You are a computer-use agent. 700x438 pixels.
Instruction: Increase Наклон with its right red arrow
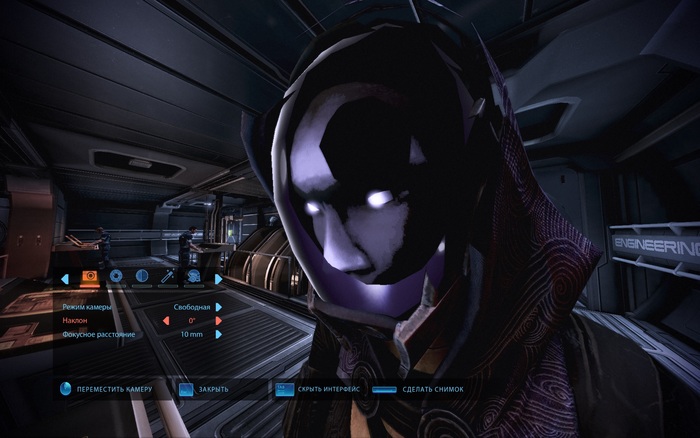pos(218,320)
